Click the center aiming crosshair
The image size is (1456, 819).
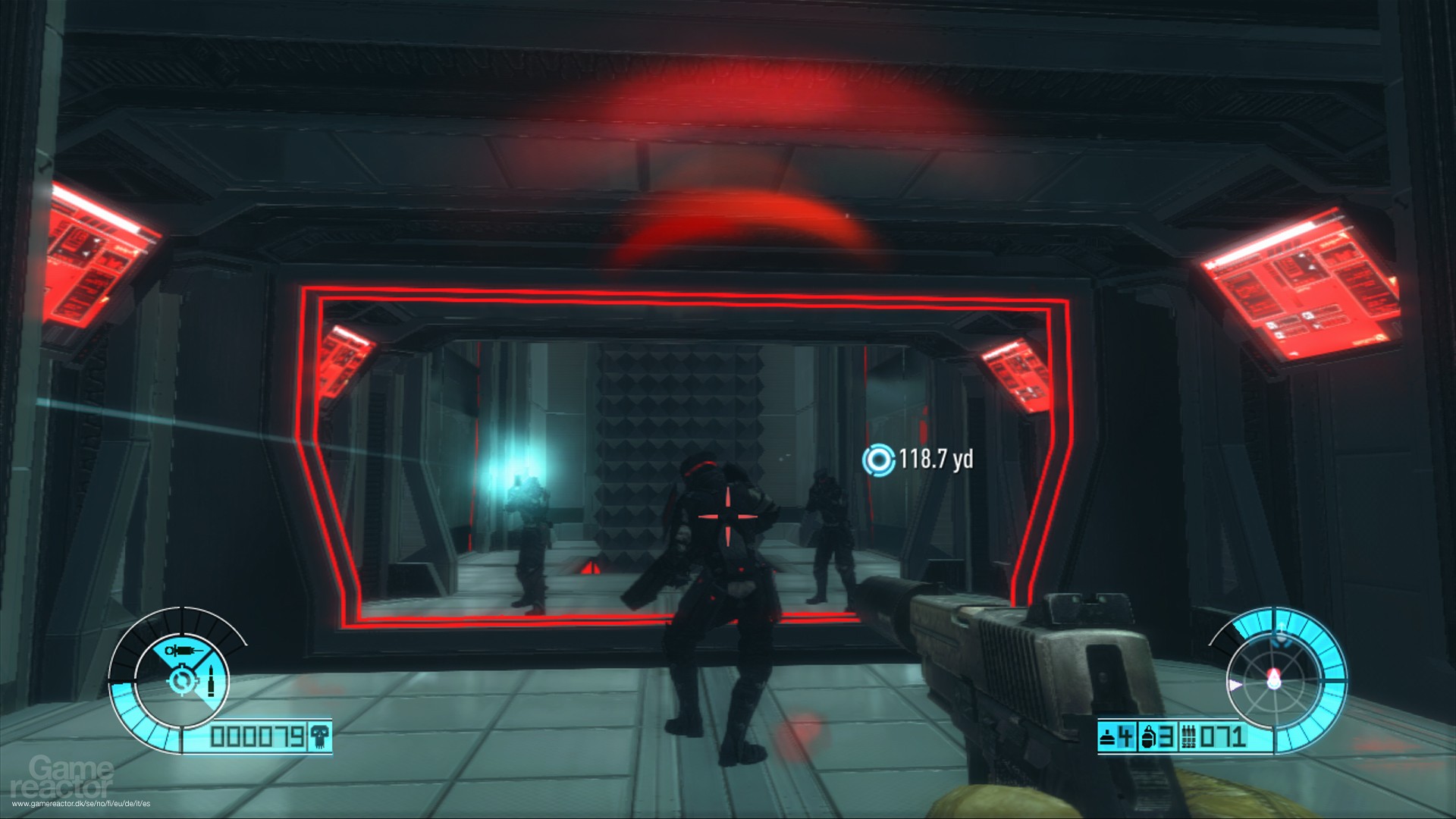728,516
